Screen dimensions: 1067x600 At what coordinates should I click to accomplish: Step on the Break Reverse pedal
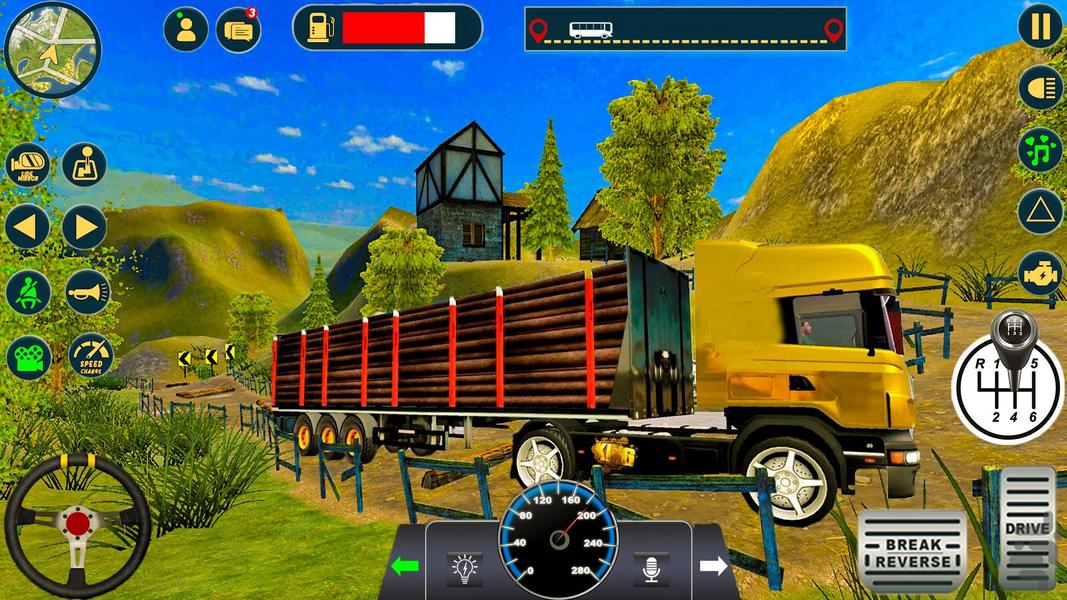[x=912, y=552]
